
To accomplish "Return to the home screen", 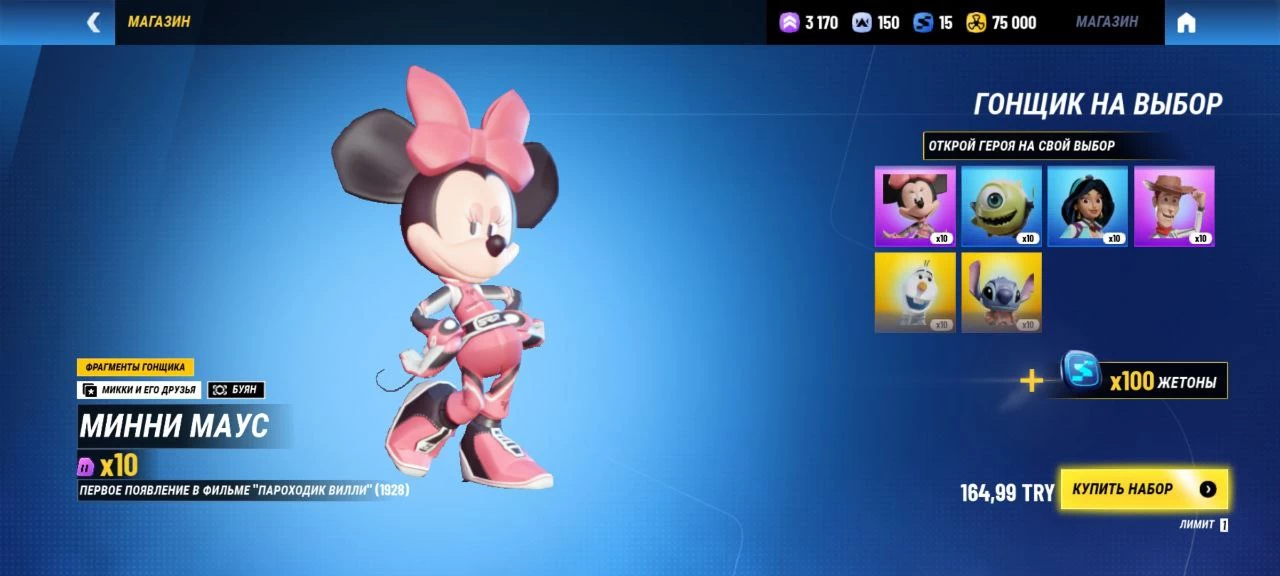I will tap(1186, 23).
